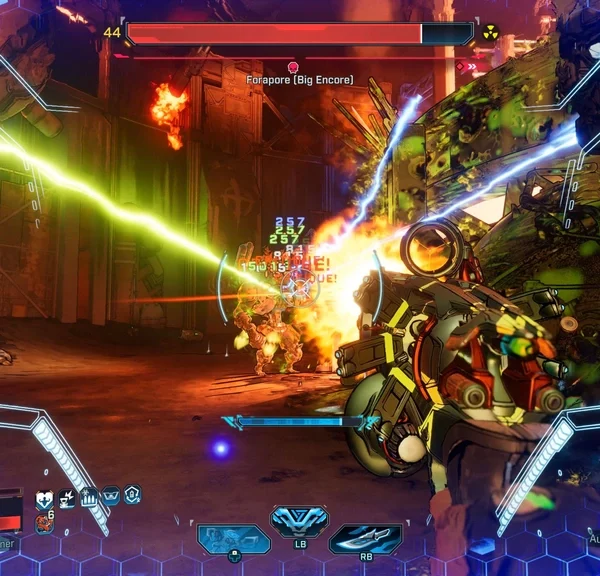Select the lightning status effect icon
This screenshot has height=576, width=600.
click(x=66, y=497)
